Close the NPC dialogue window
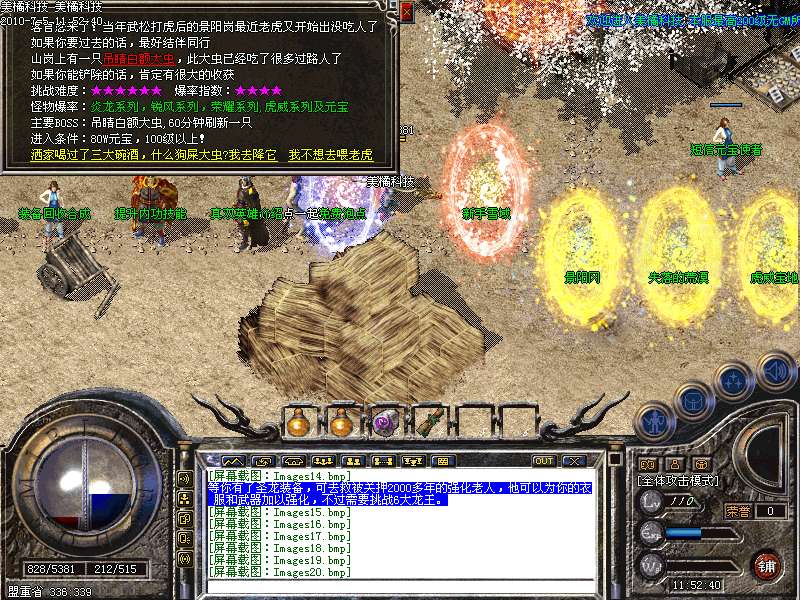The height and width of the screenshot is (600, 800). coord(406,12)
